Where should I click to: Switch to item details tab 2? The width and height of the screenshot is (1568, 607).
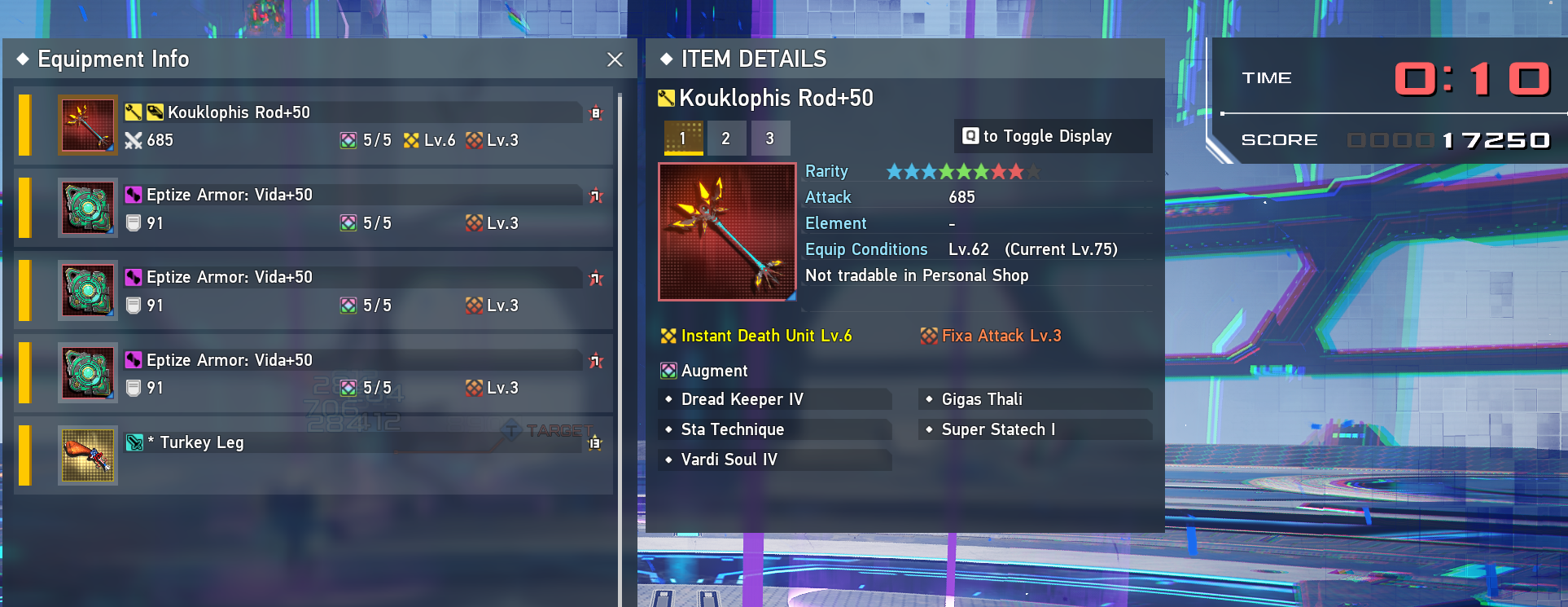[x=726, y=139]
